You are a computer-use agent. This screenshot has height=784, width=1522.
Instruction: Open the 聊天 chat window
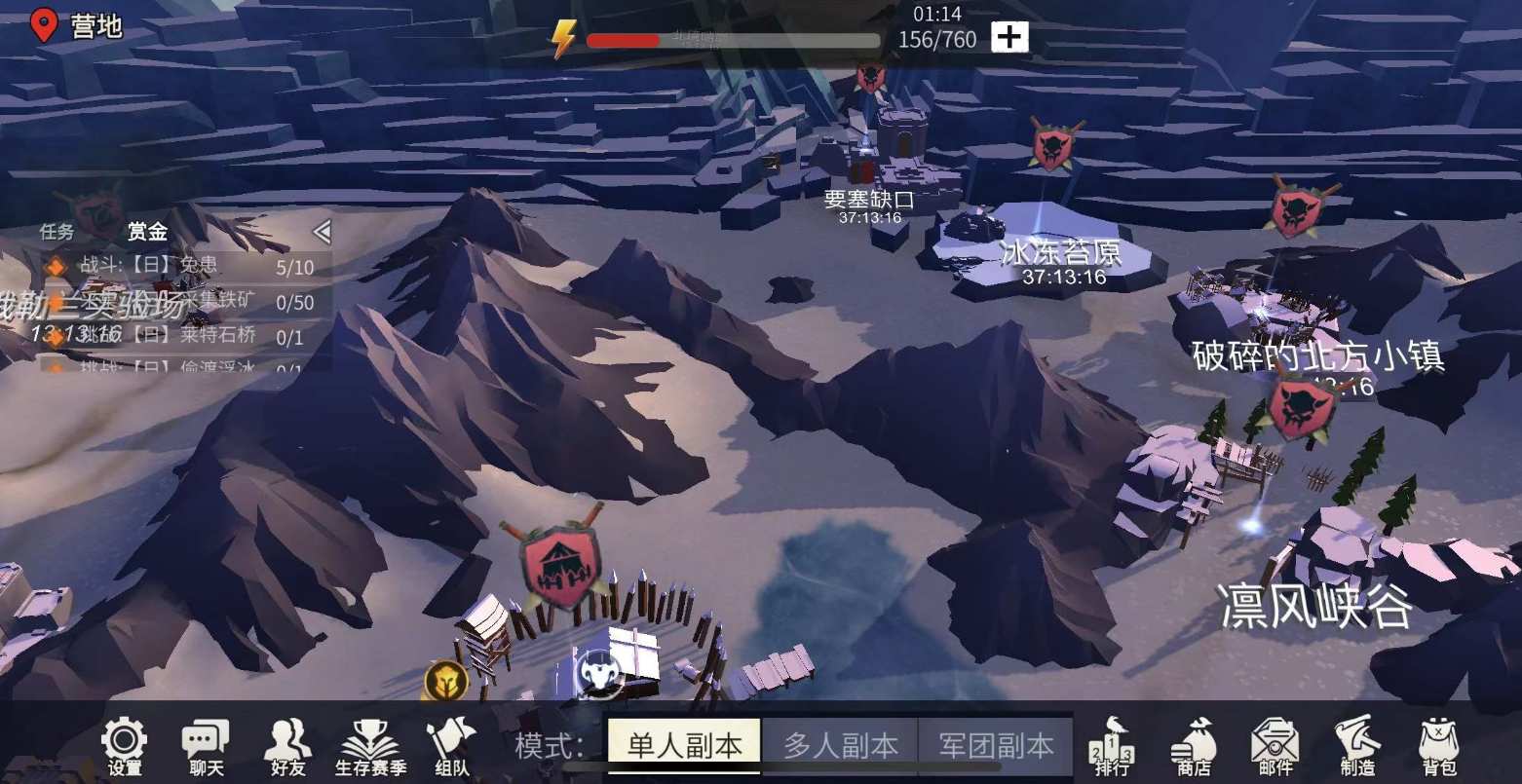tap(206, 747)
